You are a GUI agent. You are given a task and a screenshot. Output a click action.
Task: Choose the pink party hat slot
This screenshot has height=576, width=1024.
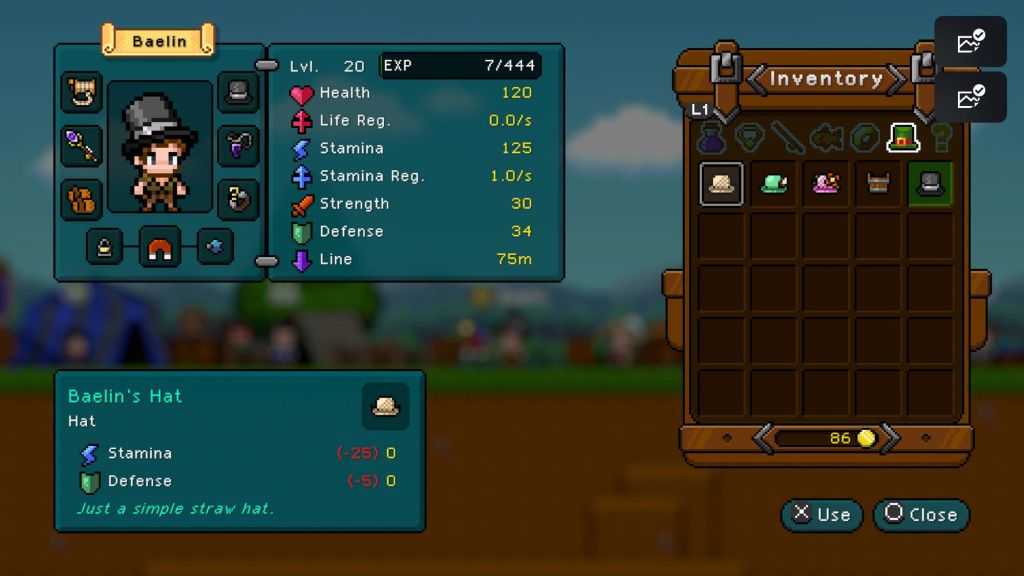(826, 184)
